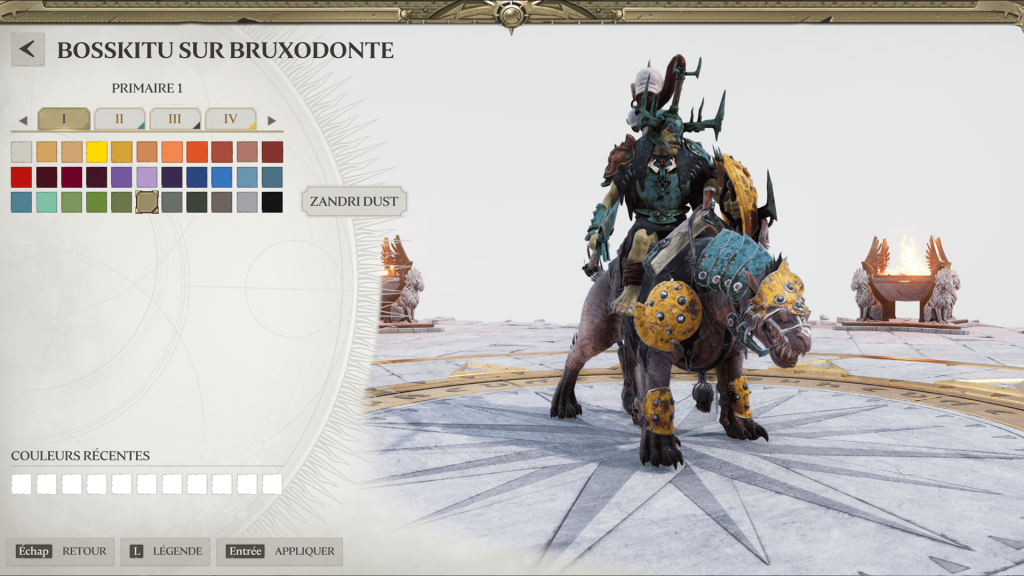Image resolution: width=1024 pixels, height=576 pixels.
Task: Click the left arrow beside the color tabs
Action: click(23, 121)
